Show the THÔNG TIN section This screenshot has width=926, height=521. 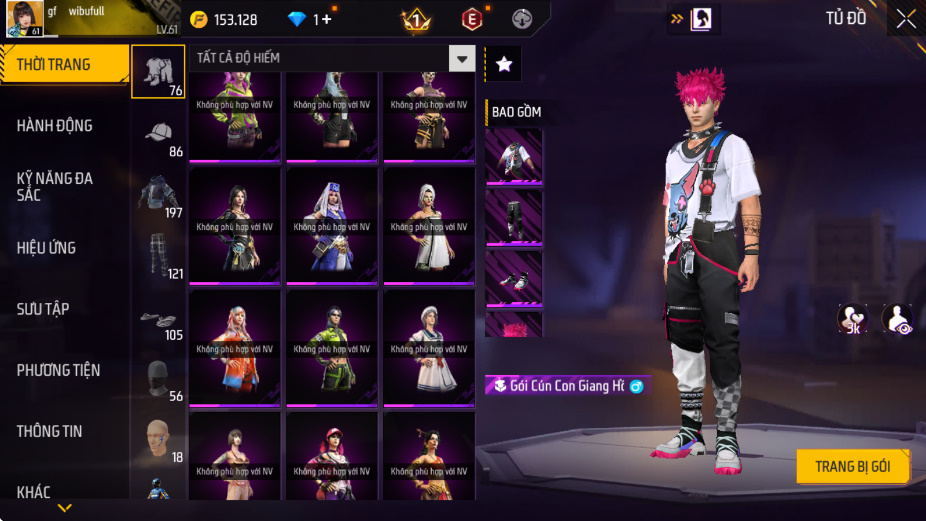coord(50,431)
